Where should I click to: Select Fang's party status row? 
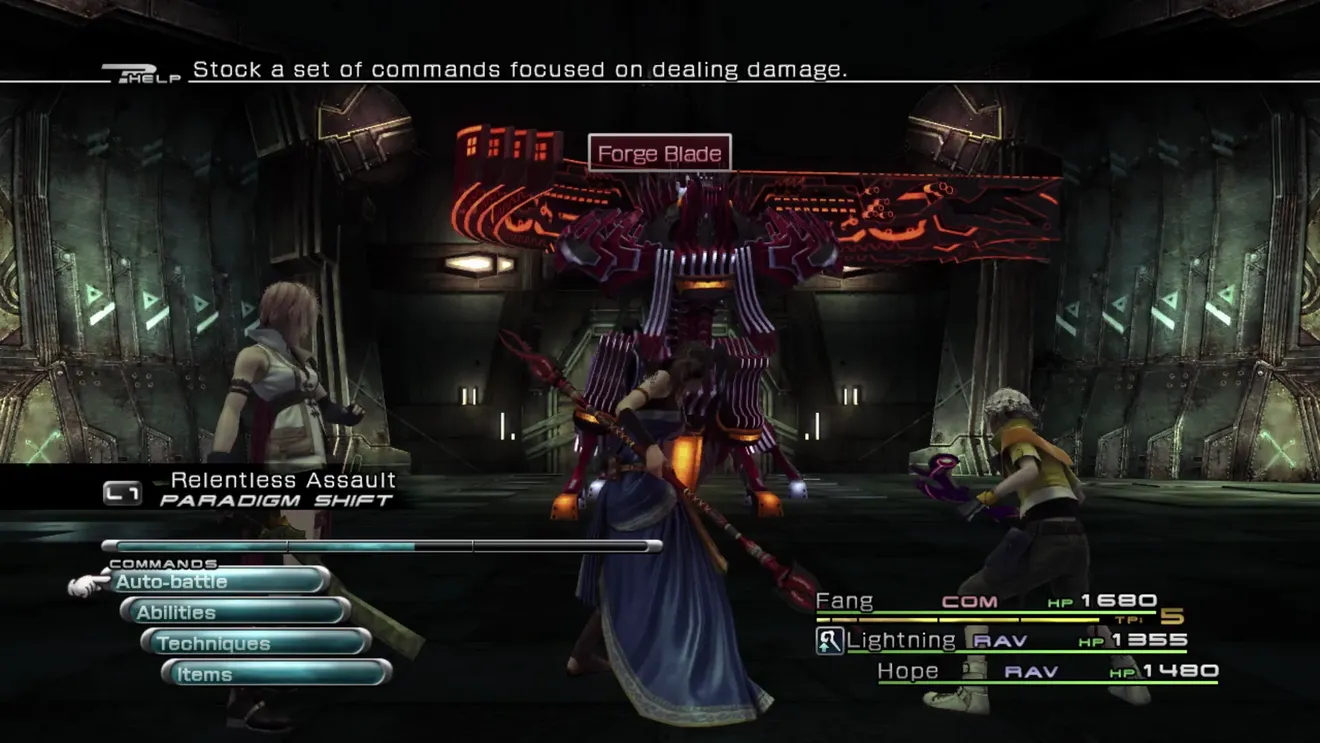point(985,602)
